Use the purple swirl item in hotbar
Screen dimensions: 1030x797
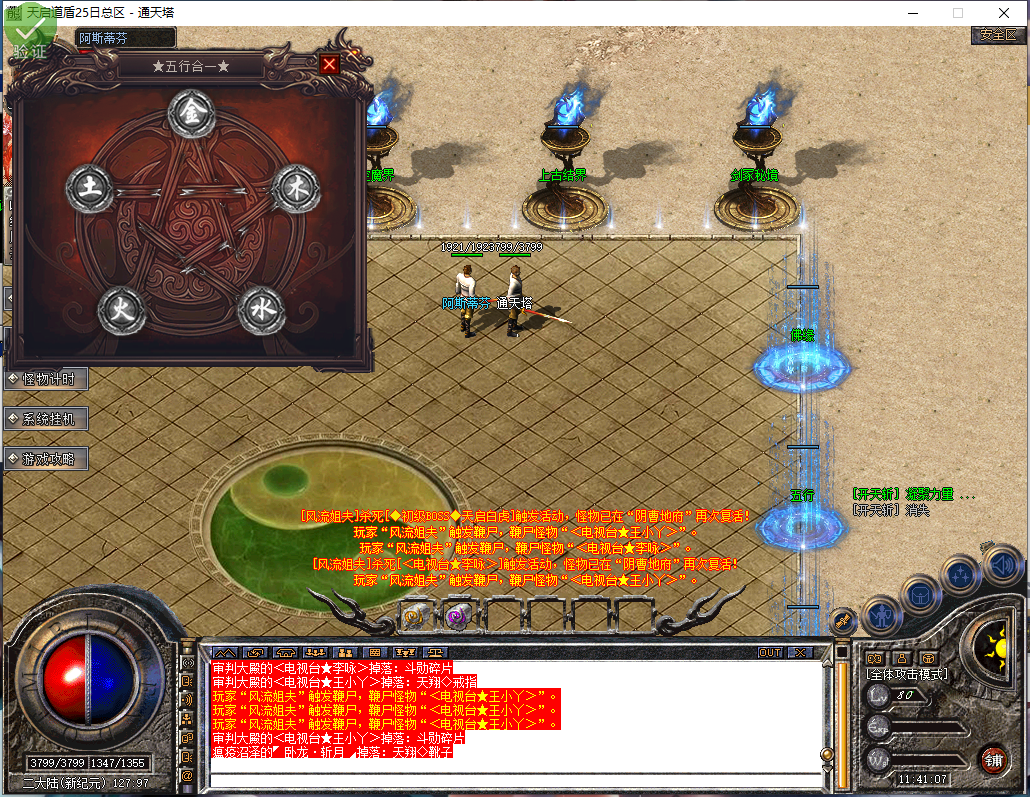coord(457,615)
